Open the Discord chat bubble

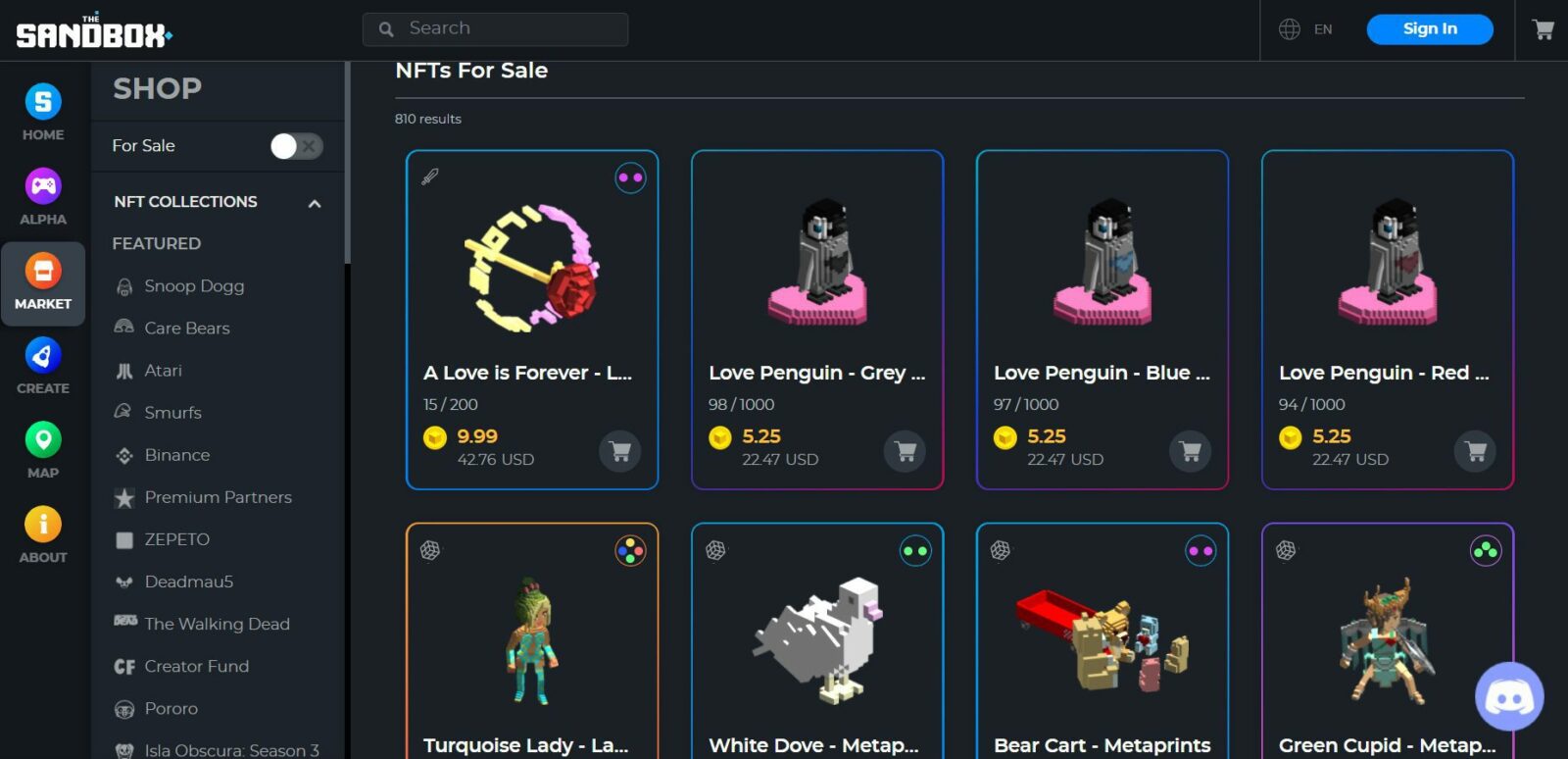coord(1509,697)
